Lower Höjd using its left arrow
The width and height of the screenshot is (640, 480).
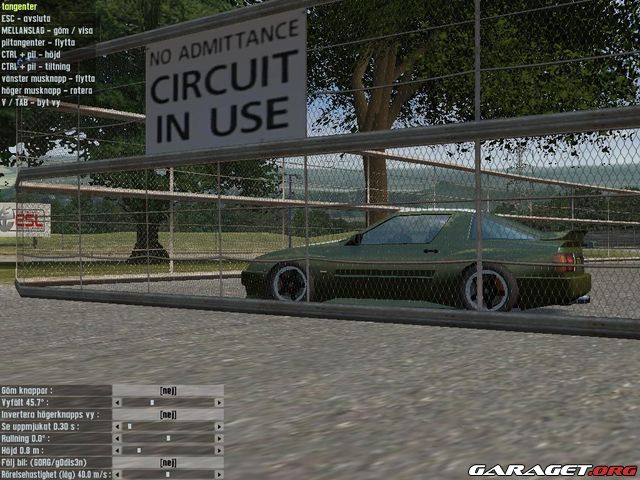(117, 450)
